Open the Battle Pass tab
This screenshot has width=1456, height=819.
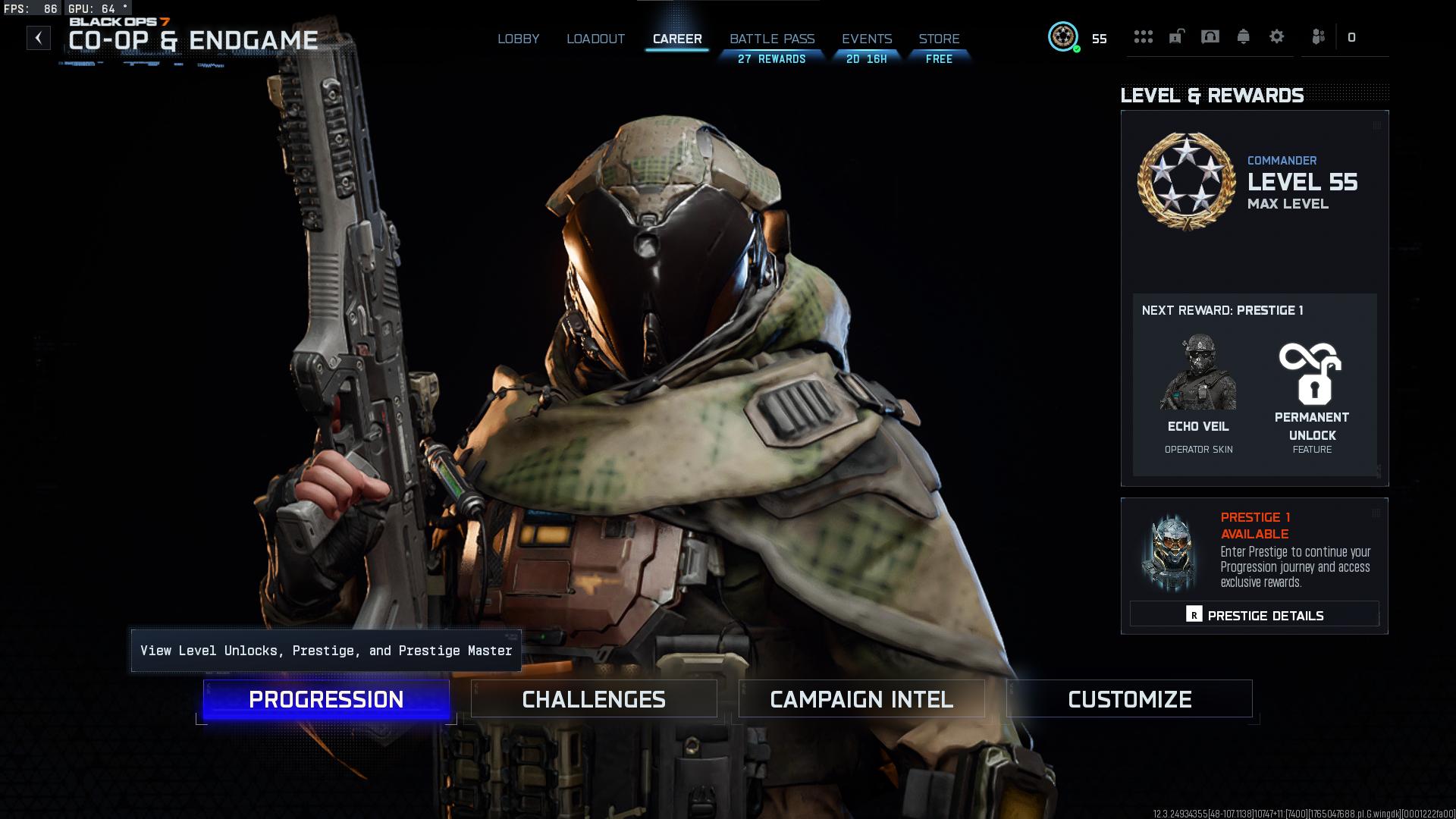point(772,39)
